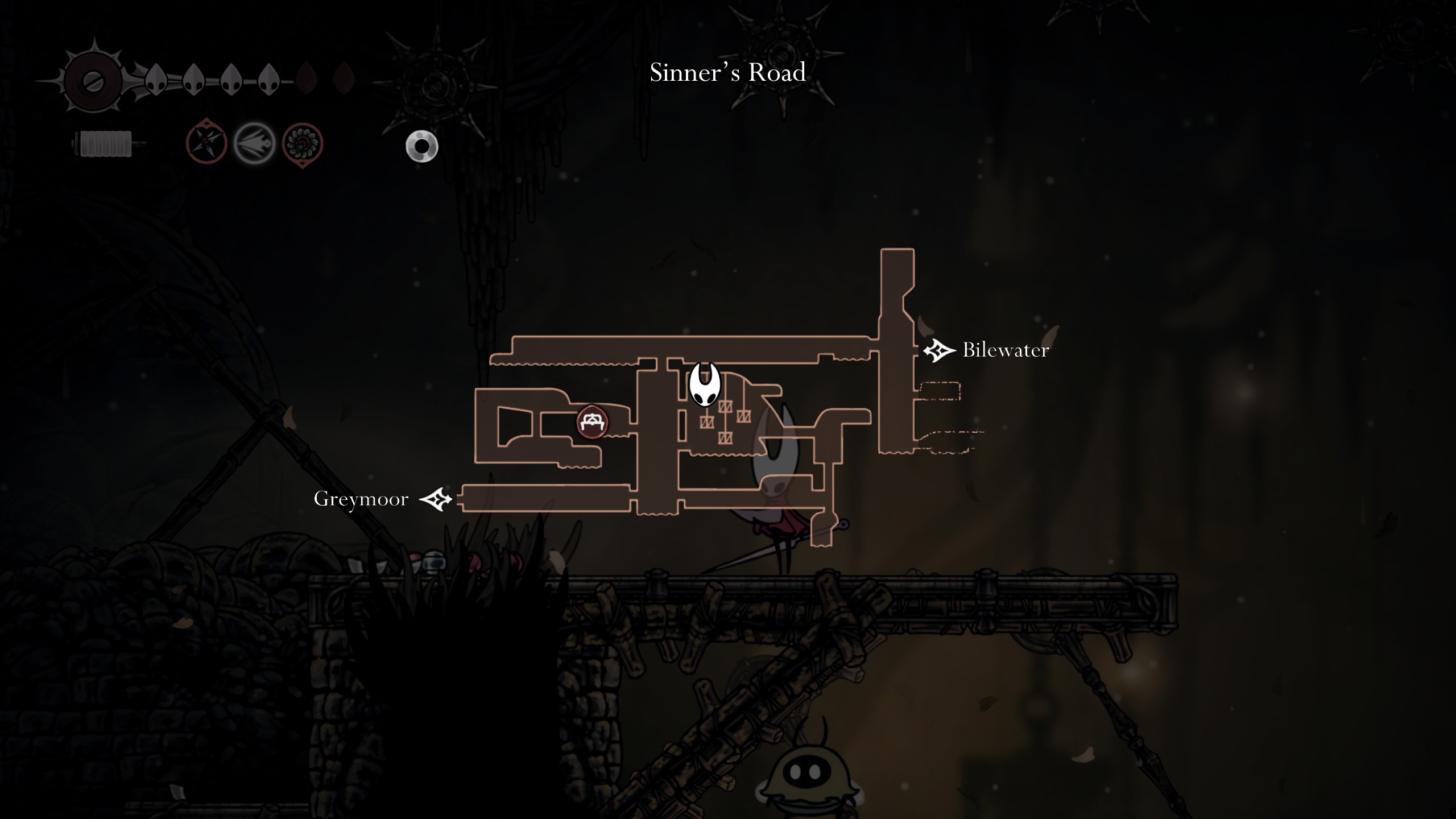Click Hornet's position marker on the map
Viewport: 1456px width, 819px height.
point(705,385)
